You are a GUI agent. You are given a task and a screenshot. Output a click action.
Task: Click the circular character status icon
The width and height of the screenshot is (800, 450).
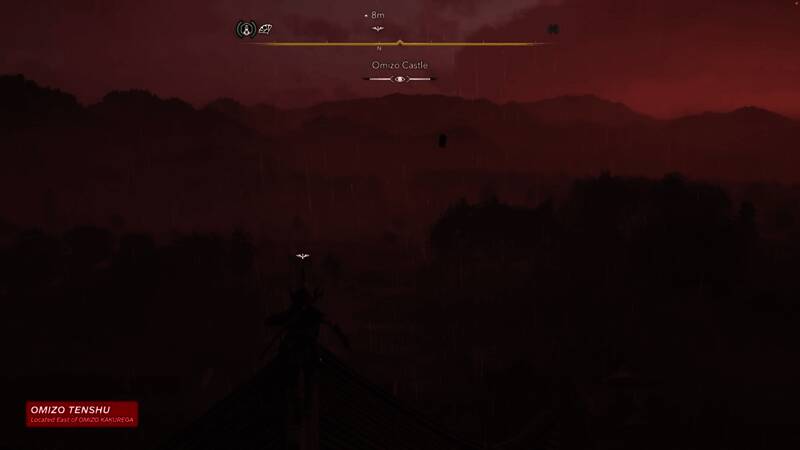coord(245,30)
